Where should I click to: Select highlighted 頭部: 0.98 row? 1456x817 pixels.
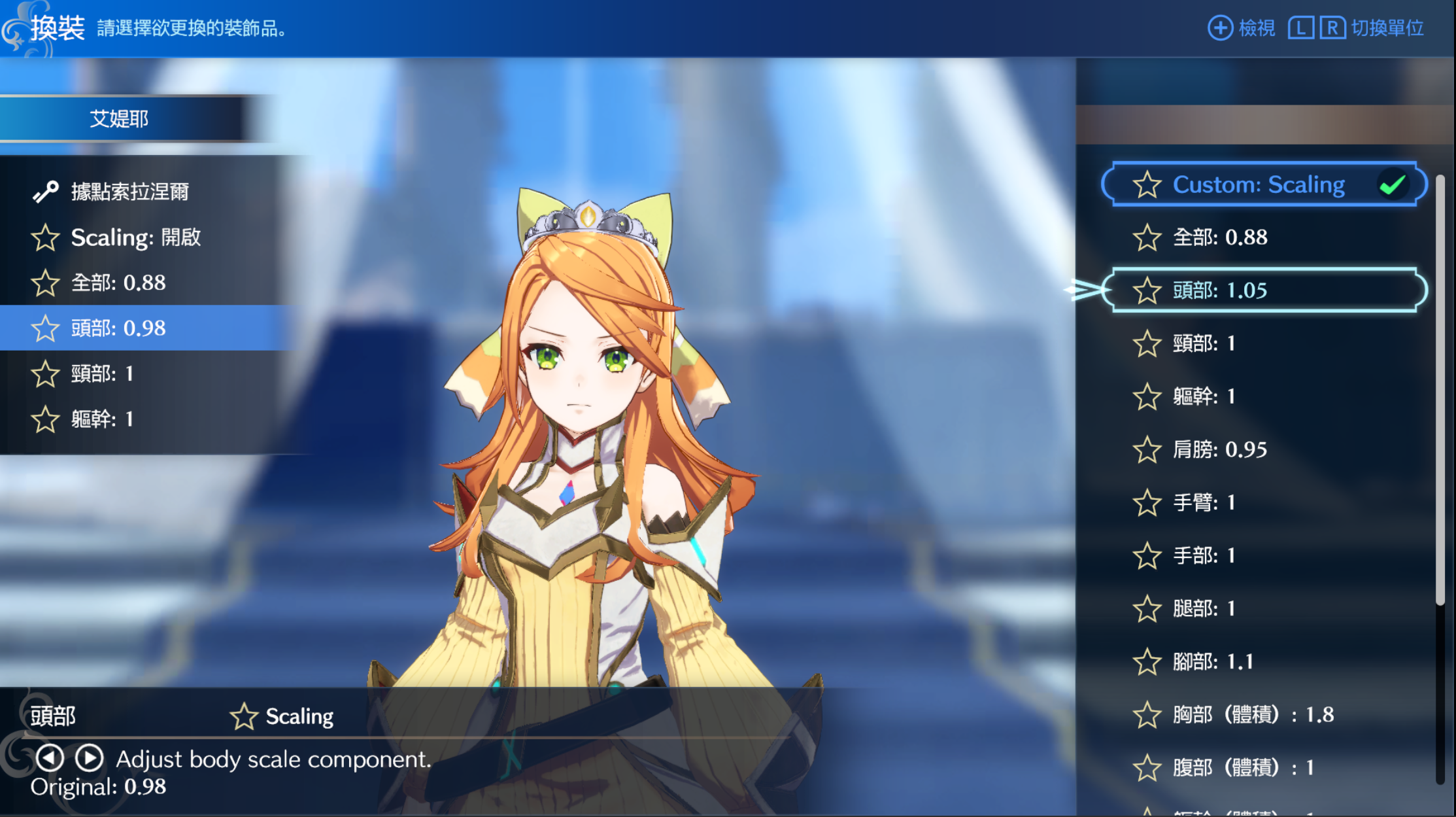tap(118, 328)
